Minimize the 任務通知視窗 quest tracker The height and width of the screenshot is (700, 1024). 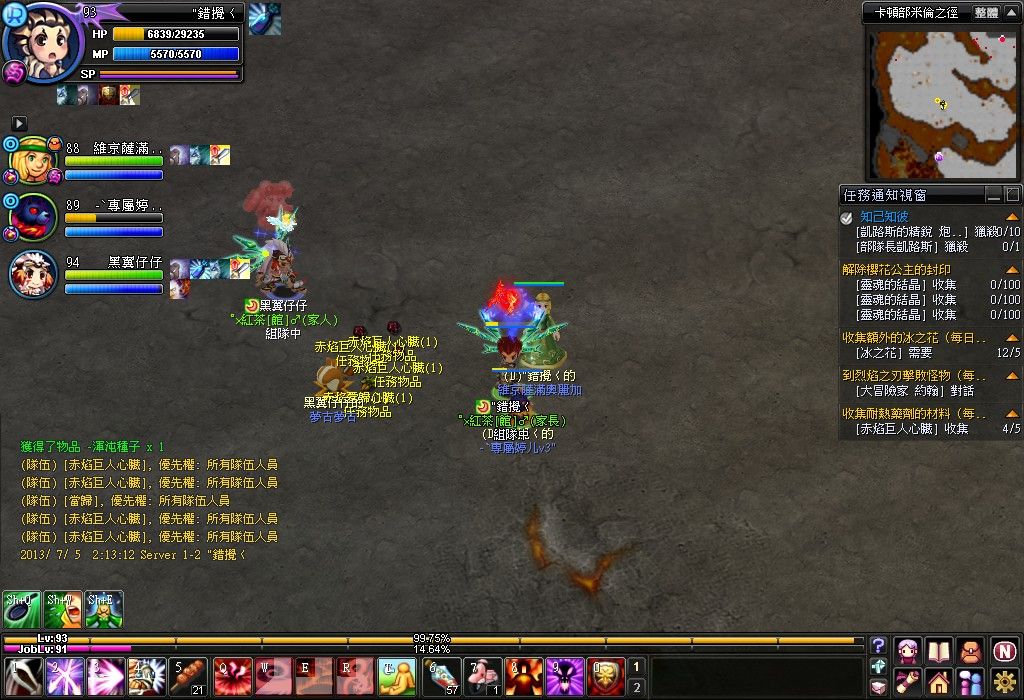[x=993, y=194]
